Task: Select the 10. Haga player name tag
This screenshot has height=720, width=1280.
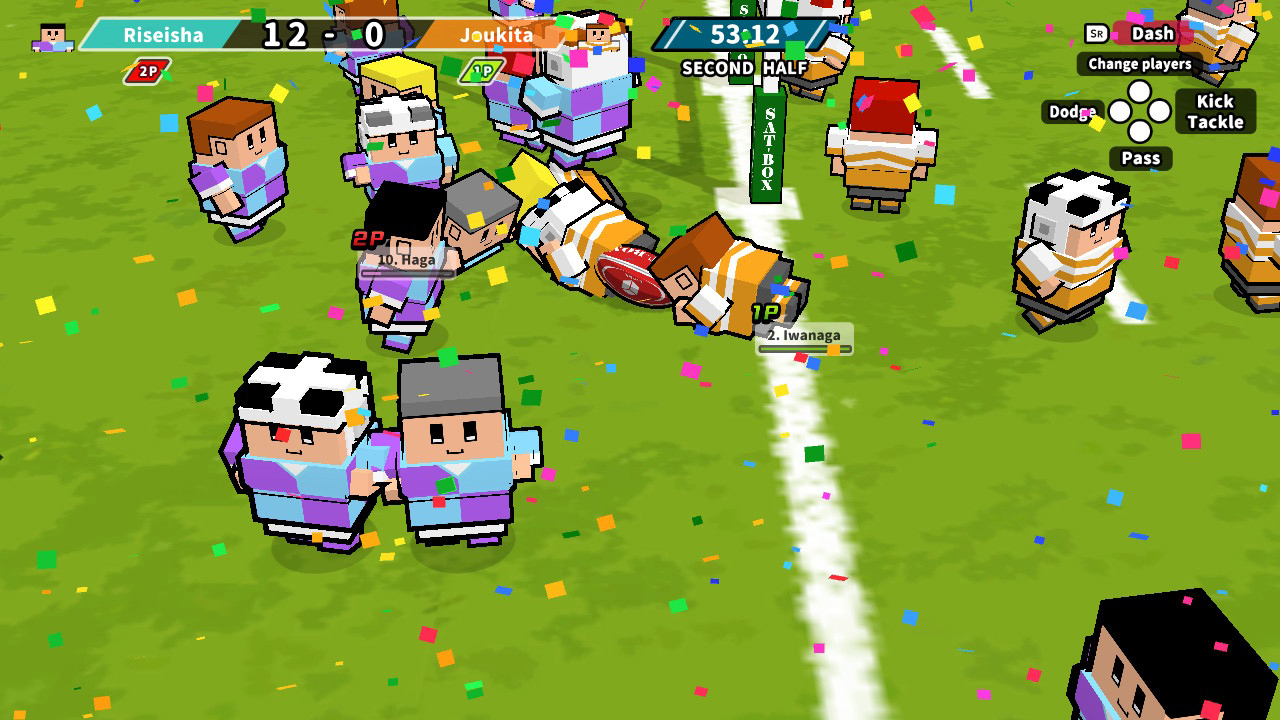Action: 405,262
